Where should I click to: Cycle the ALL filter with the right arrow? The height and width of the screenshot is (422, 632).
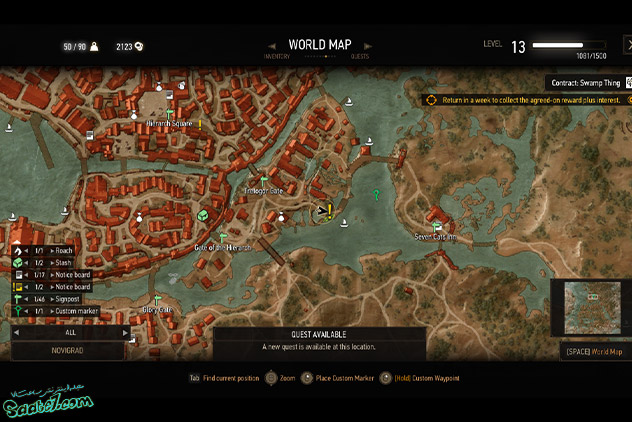125,332
